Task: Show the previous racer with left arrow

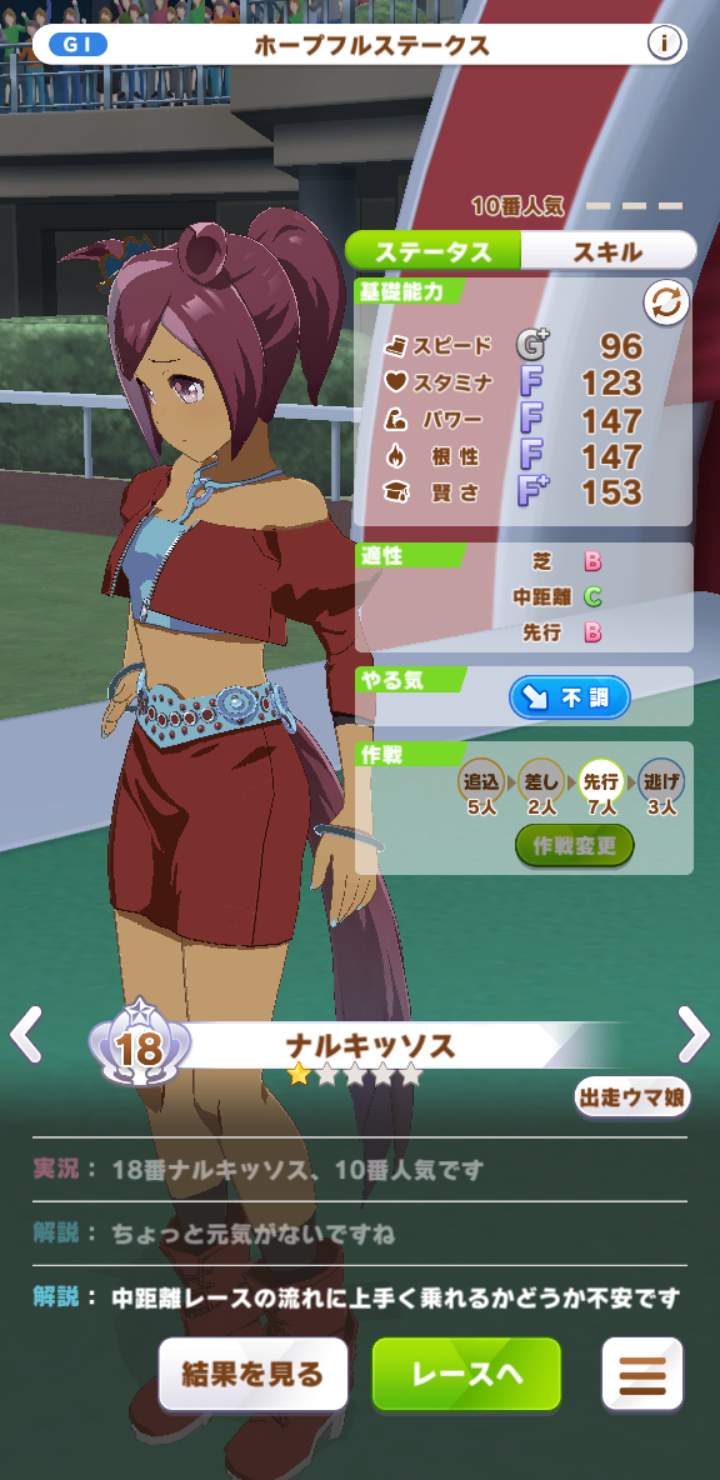Action: pyautogui.click(x=25, y=1035)
